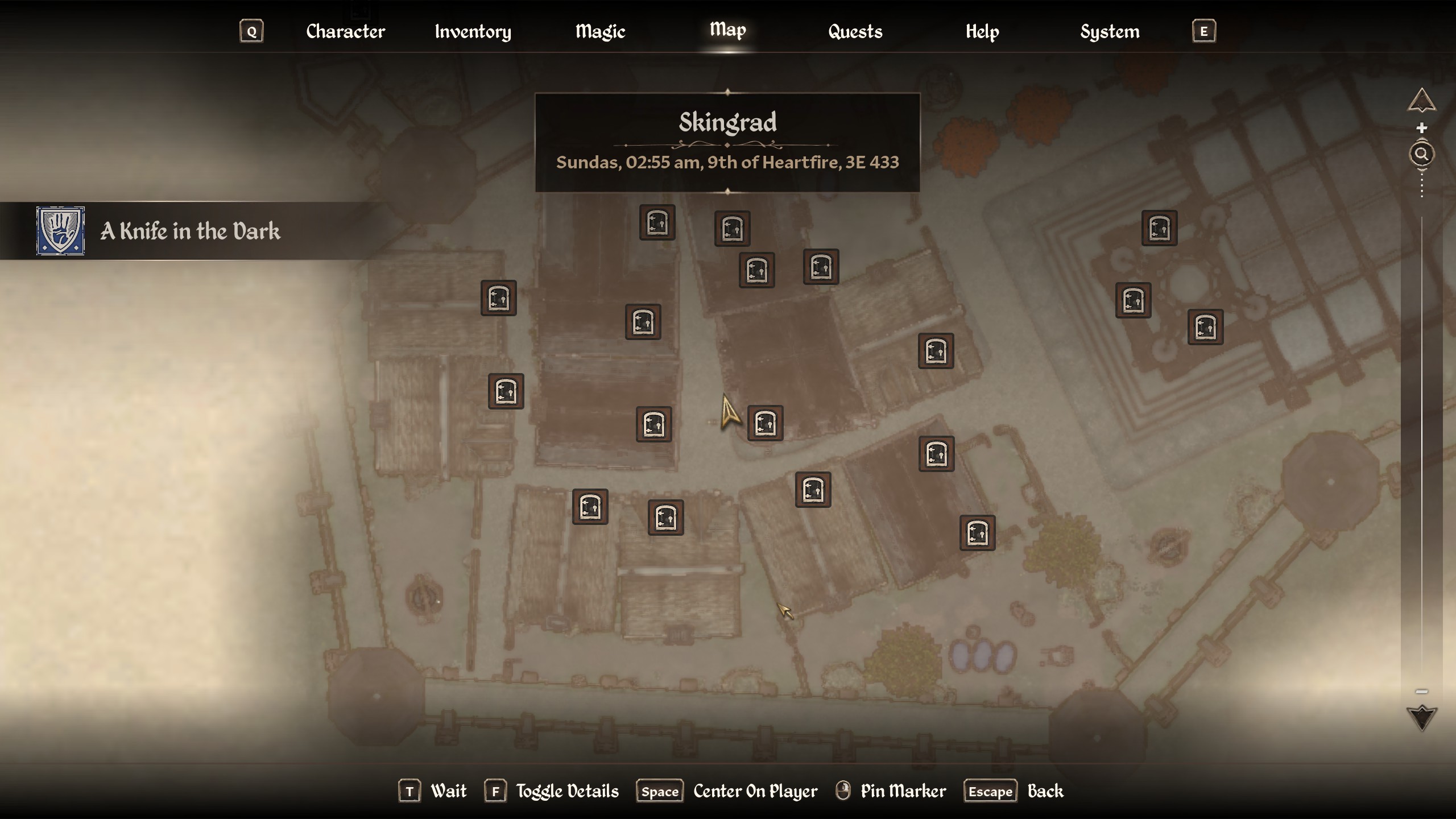Zoom in with the plus button
Screen dimensions: 1456x819
(x=1421, y=128)
